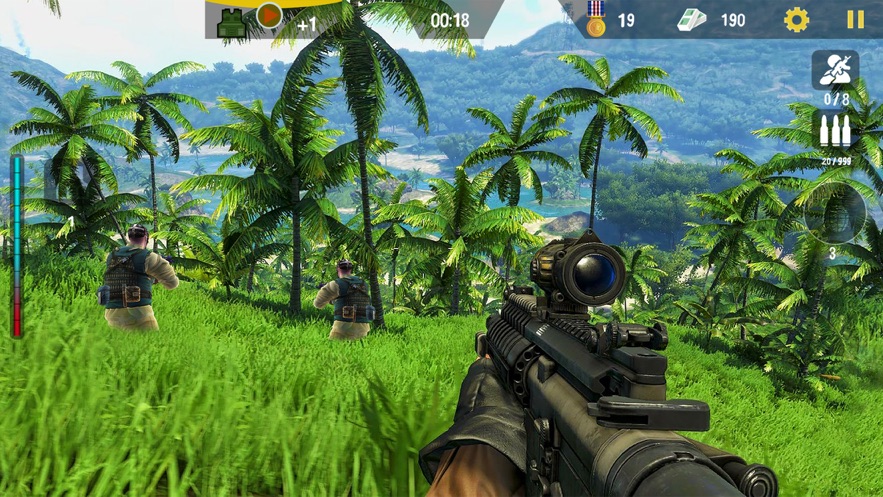The height and width of the screenshot is (497, 883).
Task: Pause the game with the pause button
Action: click(x=855, y=19)
